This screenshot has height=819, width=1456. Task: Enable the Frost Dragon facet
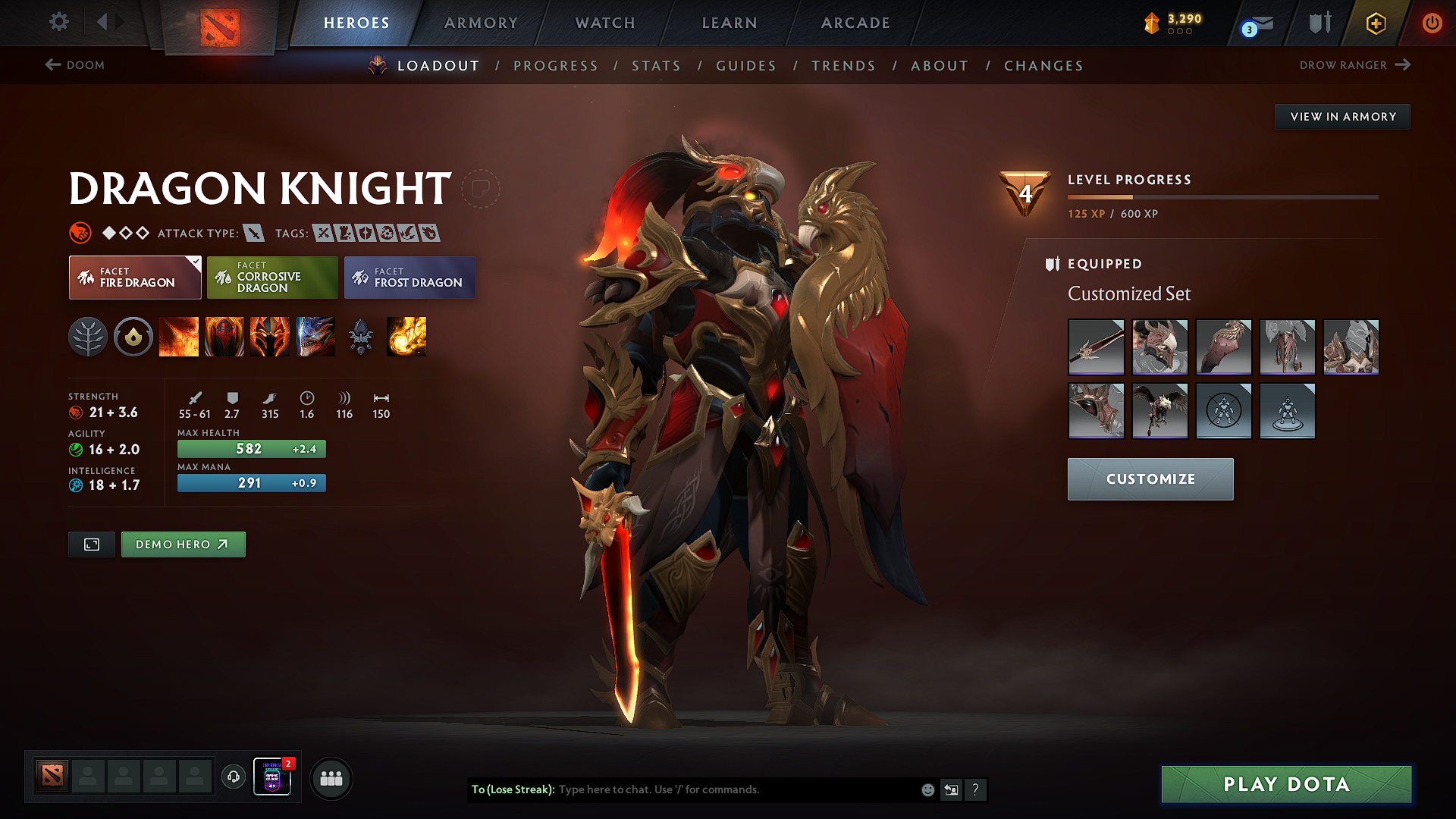(409, 277)
